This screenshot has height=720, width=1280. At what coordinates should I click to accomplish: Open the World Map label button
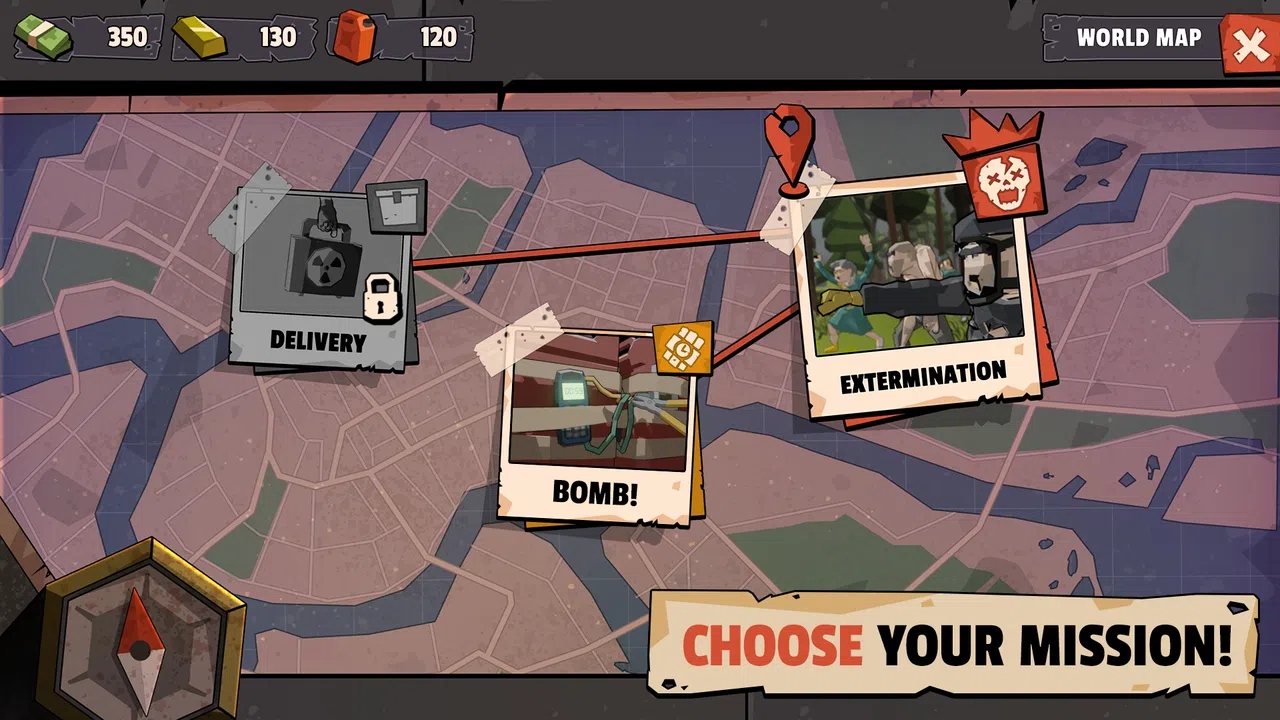1138,38
